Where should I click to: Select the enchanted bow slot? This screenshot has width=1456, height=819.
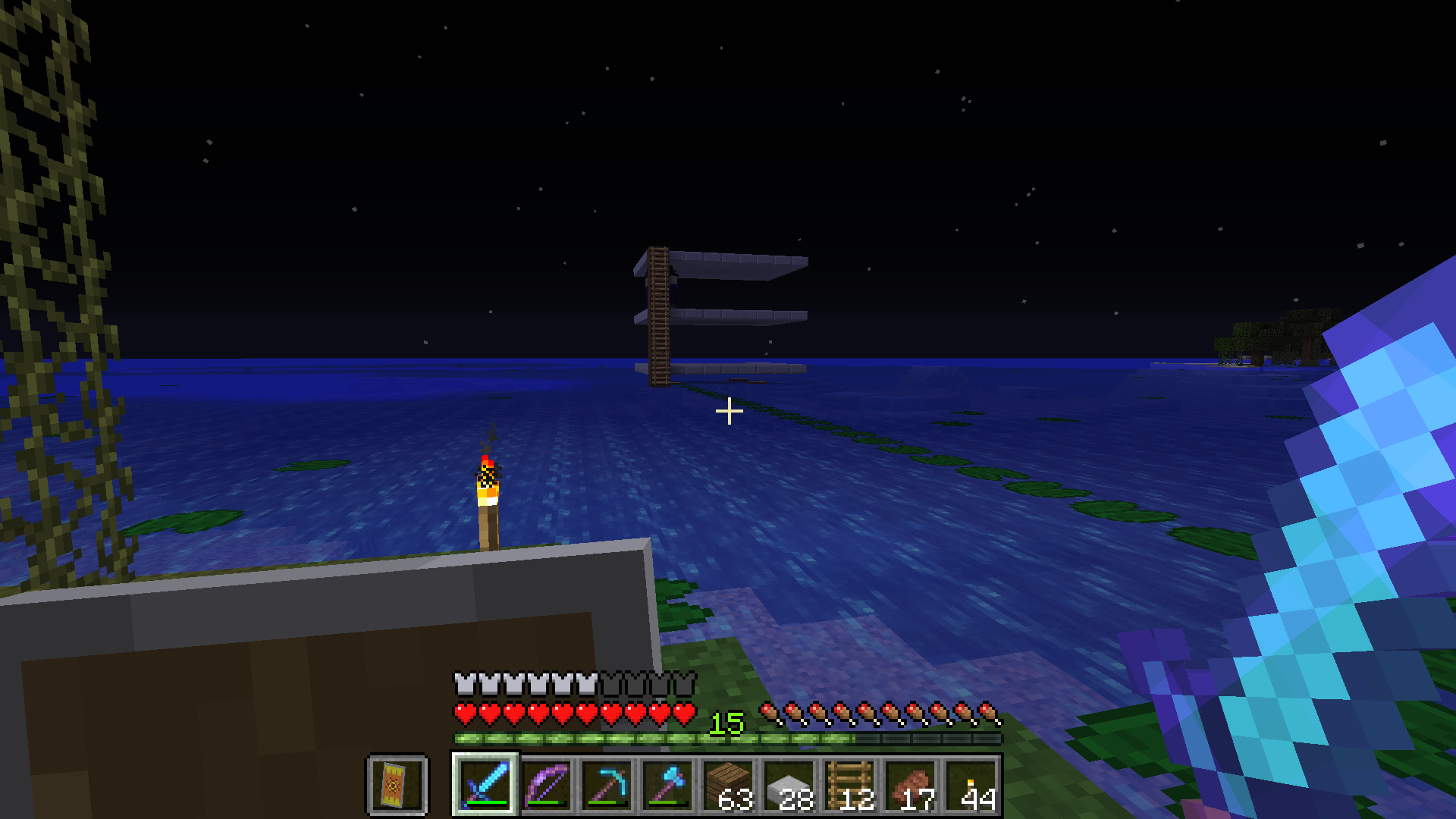pos(546,785)
